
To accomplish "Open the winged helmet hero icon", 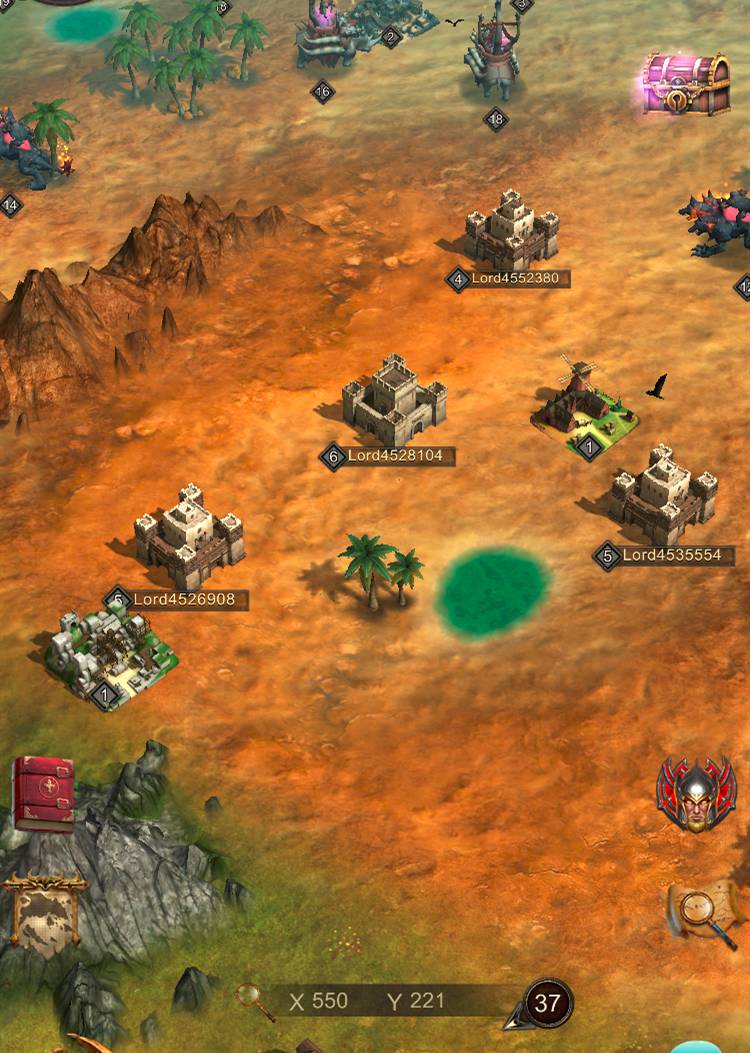I will pos(696,793).
